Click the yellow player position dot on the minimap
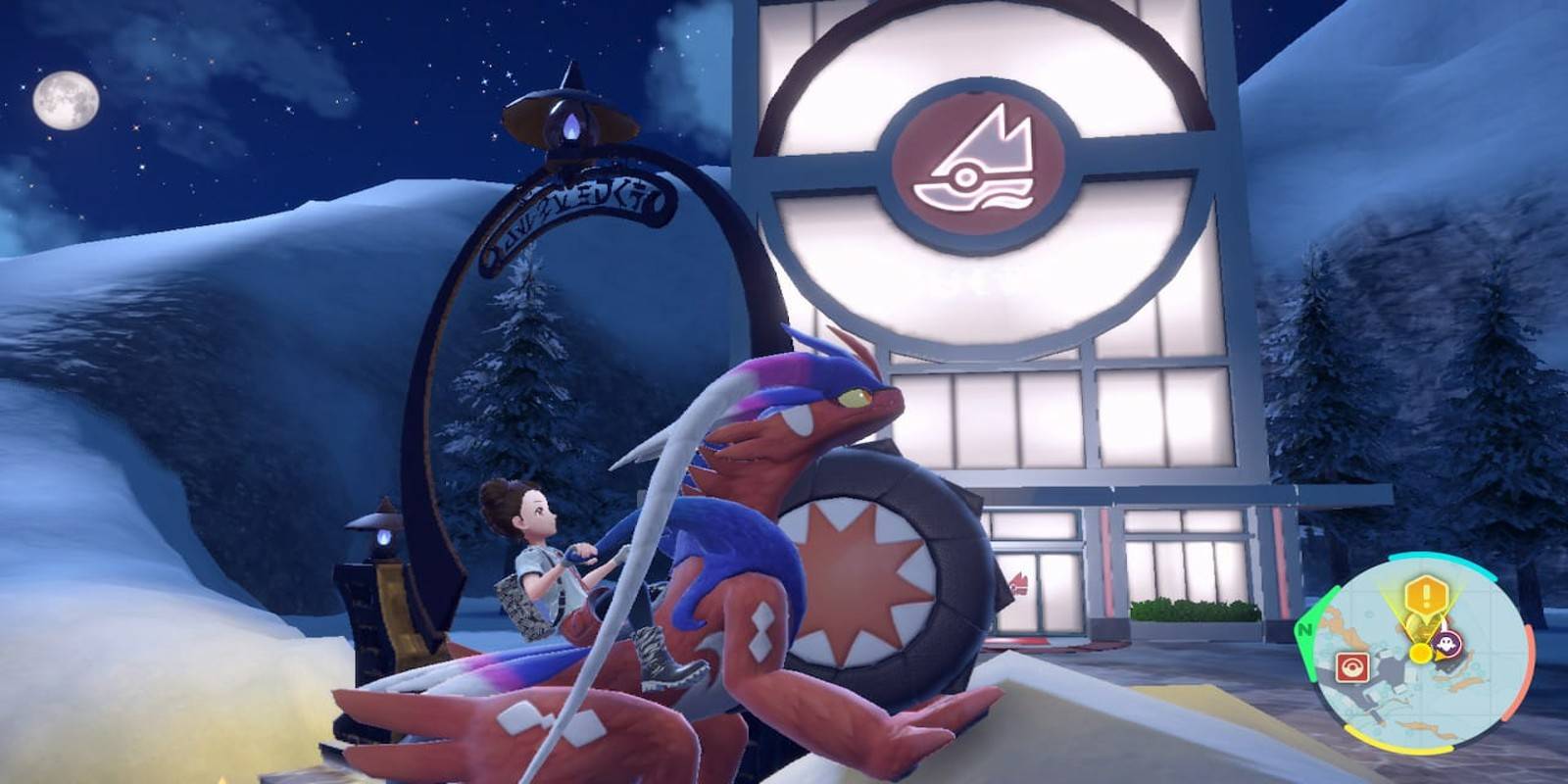The width and height of the screenshot is (1568, 784). tap(1420, 652)
